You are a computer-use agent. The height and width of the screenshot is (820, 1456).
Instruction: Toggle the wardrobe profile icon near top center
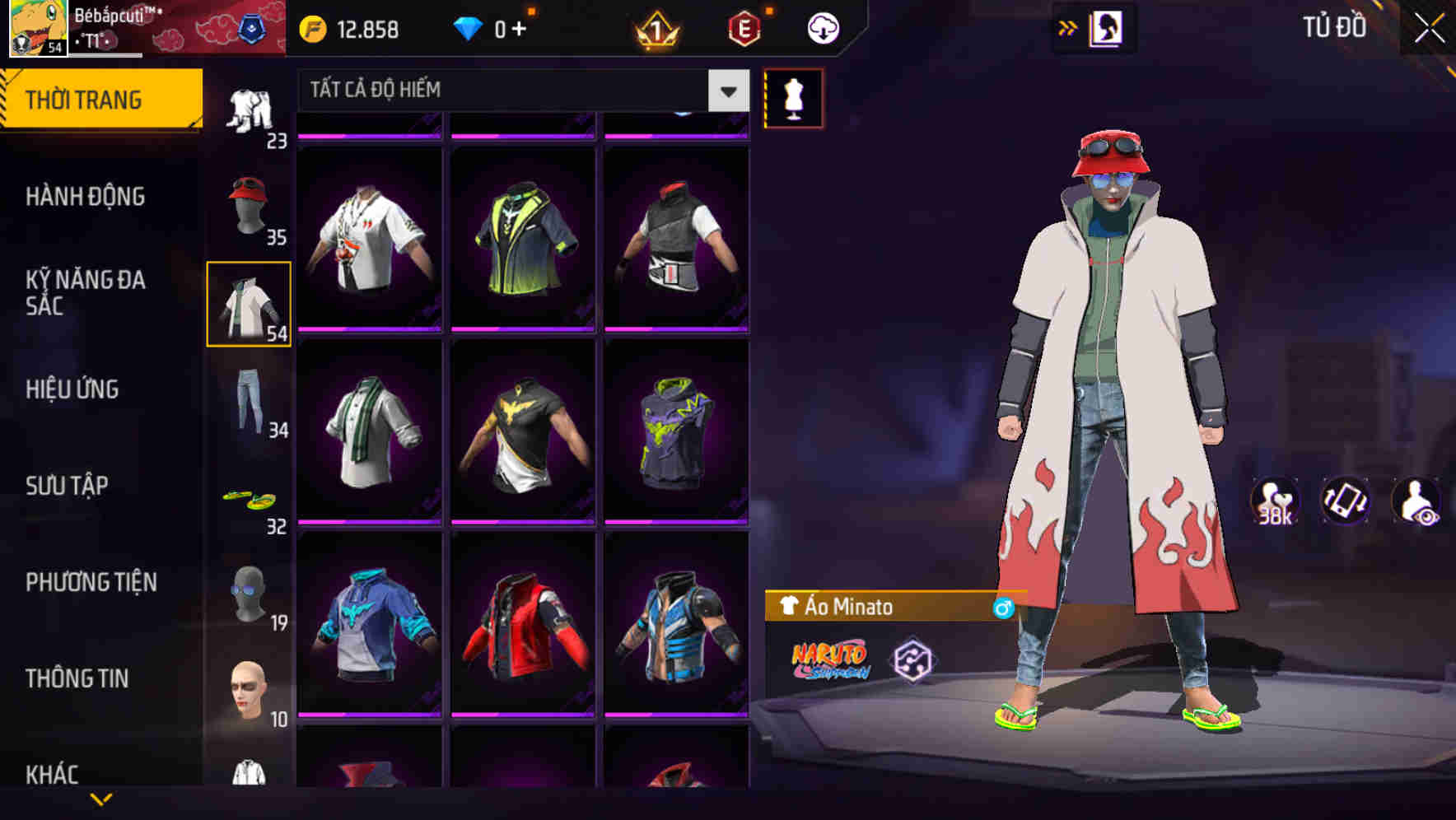(x=1108, y=27)
